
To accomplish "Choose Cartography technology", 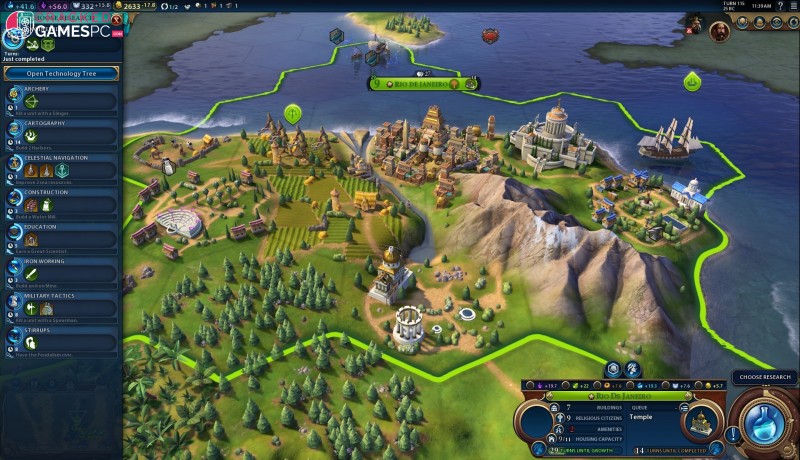I will 61,131.
